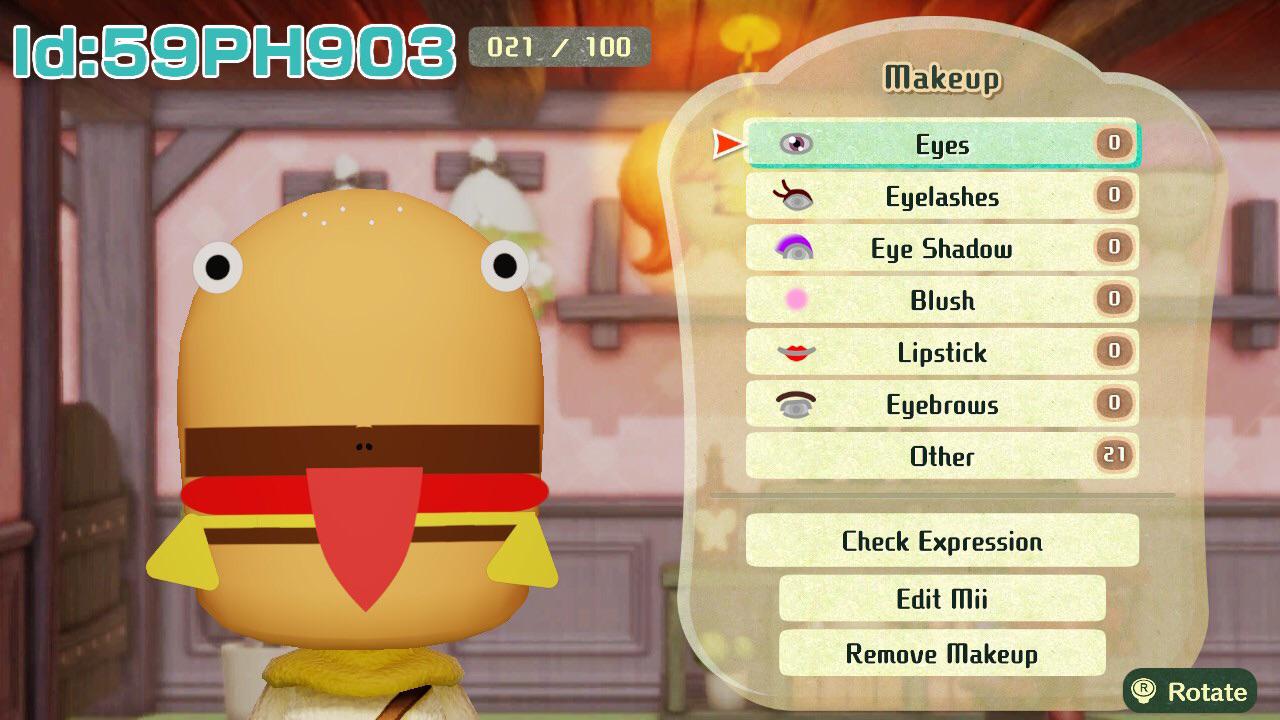Open the Other makeup category
The image size is (1280, 720).
point(940,456)
